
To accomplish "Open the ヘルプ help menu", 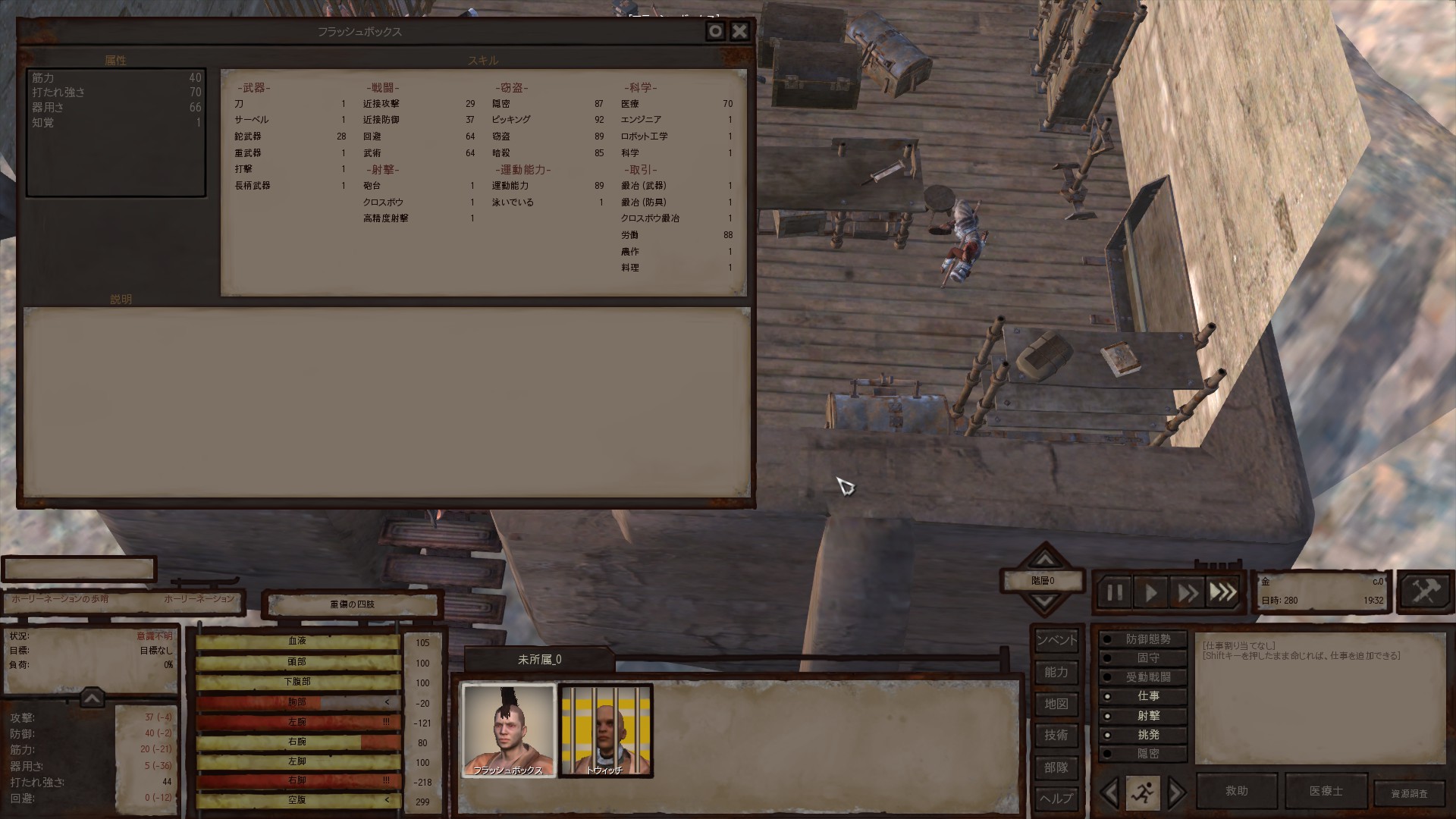I will [x=1056, y=798].
